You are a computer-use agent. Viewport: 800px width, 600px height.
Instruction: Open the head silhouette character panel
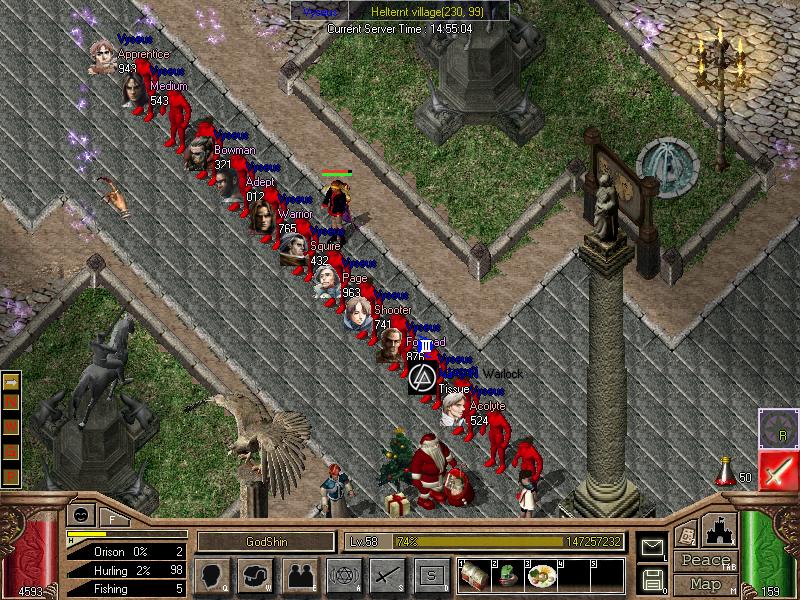pyautogui.click(x=210, y=575)
